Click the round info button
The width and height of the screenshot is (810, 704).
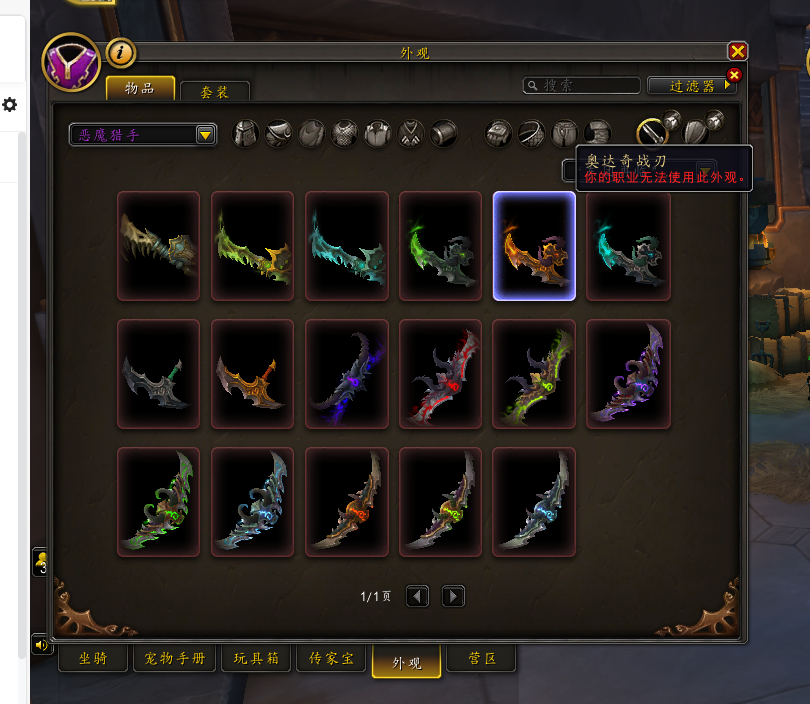(x=121, y=52)
